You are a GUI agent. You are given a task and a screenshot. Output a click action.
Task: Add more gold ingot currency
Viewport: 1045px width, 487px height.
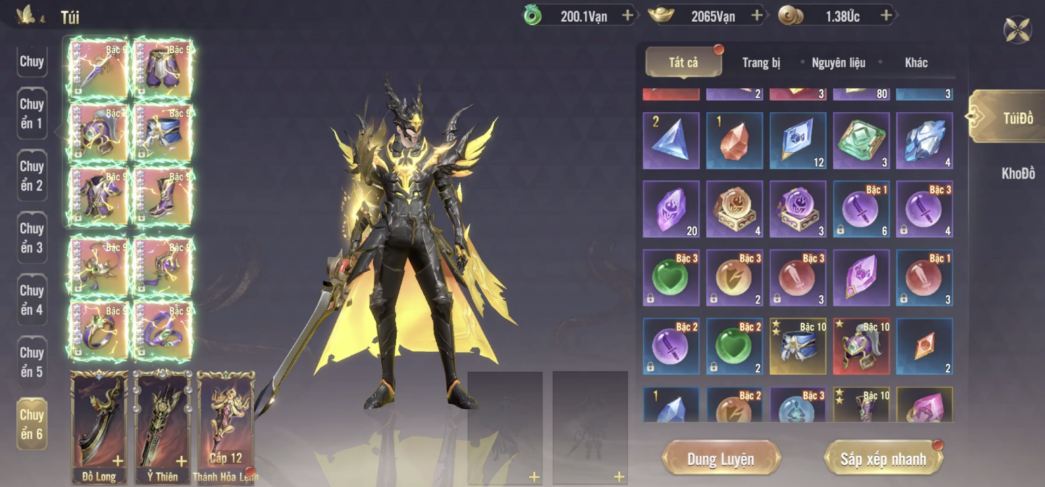point(757,16)
